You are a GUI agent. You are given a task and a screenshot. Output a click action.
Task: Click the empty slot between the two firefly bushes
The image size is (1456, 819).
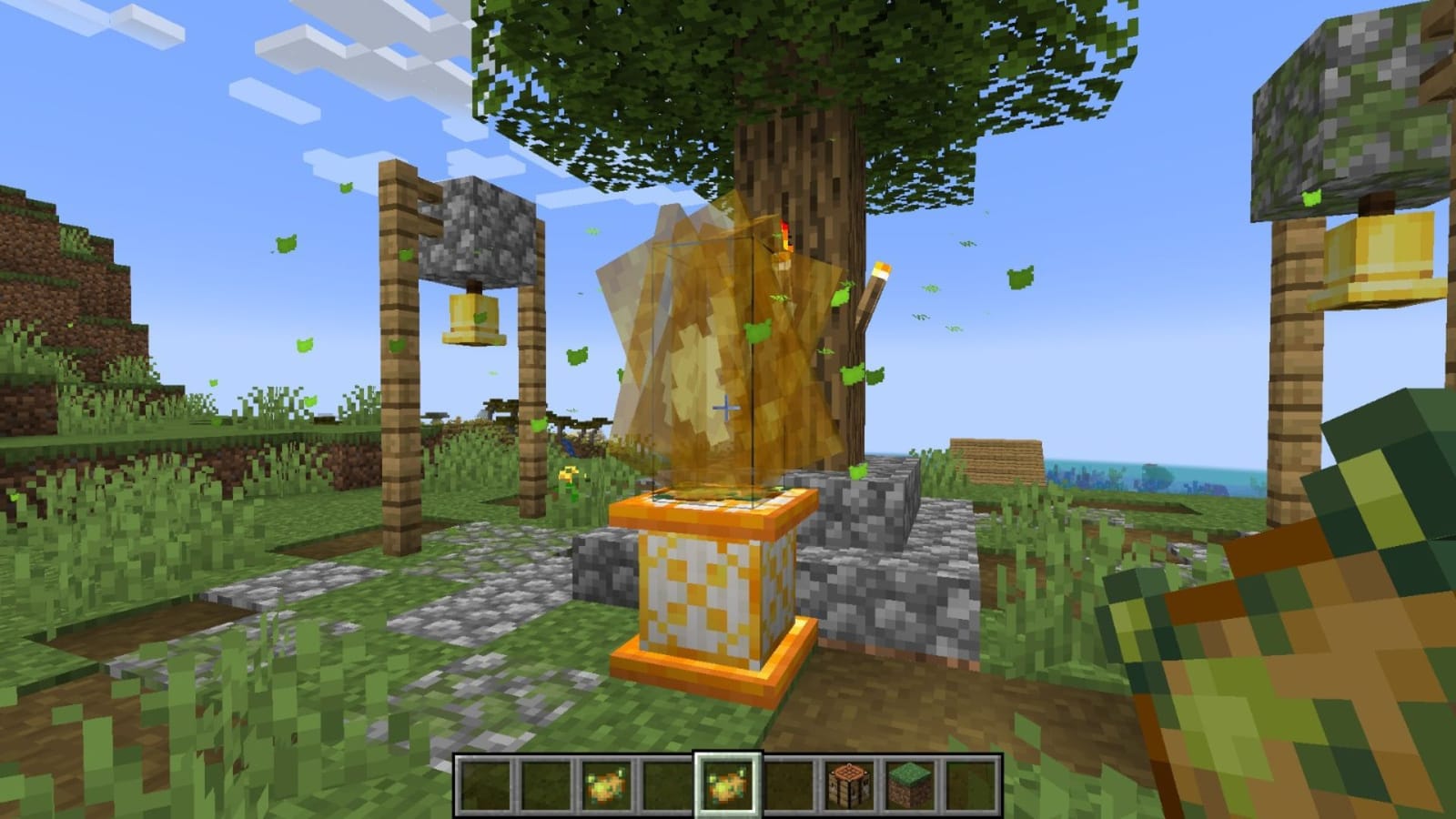coord(667,787)
